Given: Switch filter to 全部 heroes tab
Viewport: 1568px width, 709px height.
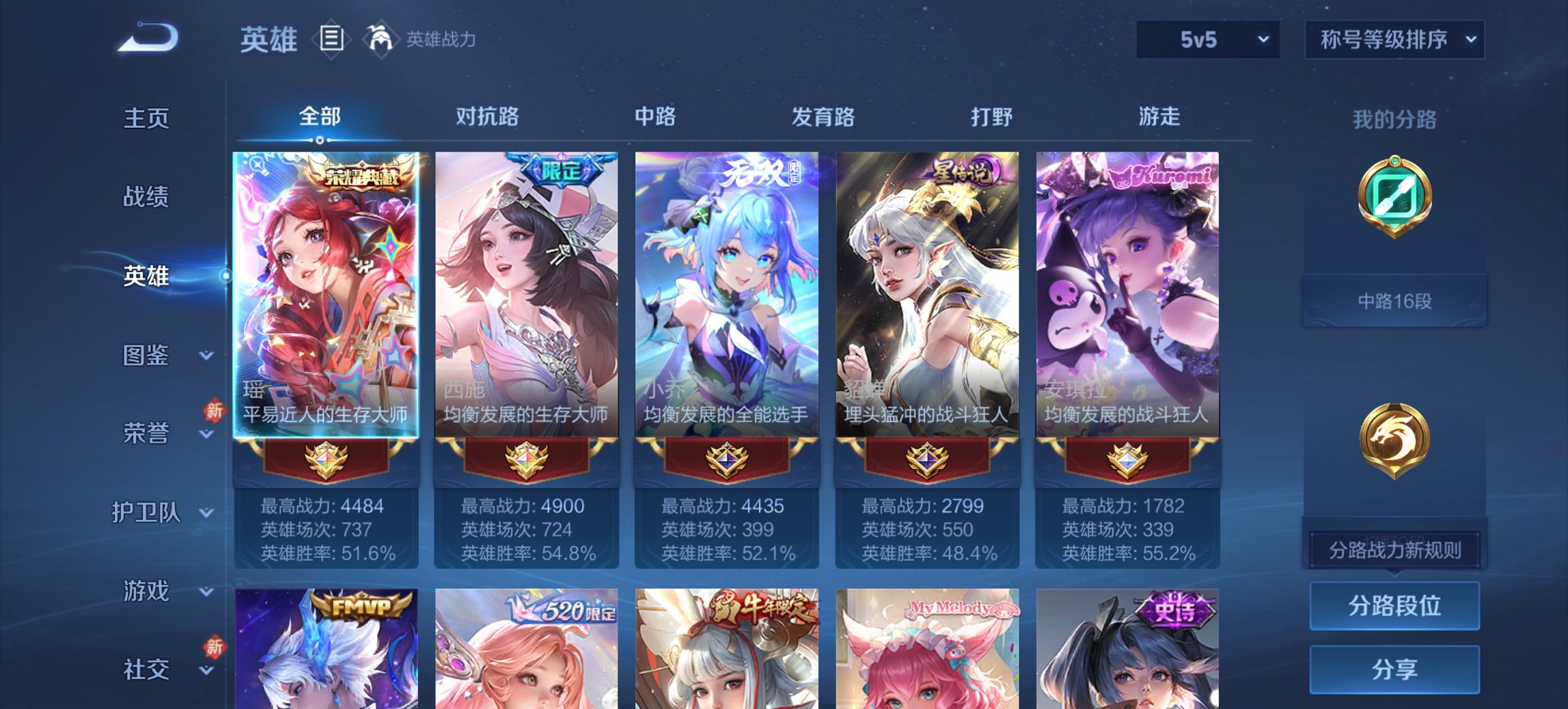Looking at the screenshot, I should (x=321, y=116).
